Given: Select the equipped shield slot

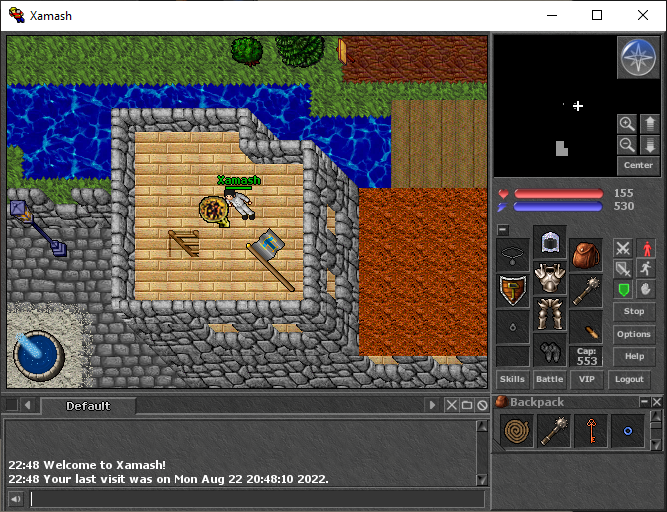Looking at the screenshot, I should click(513, 290).
